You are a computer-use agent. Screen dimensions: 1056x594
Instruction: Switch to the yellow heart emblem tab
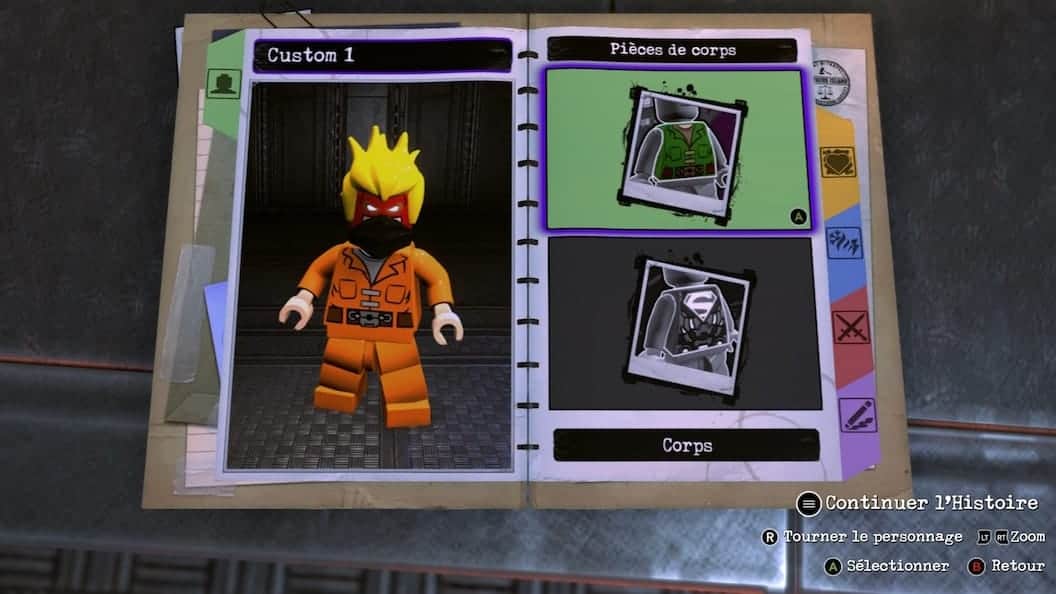tap(837, 161)
